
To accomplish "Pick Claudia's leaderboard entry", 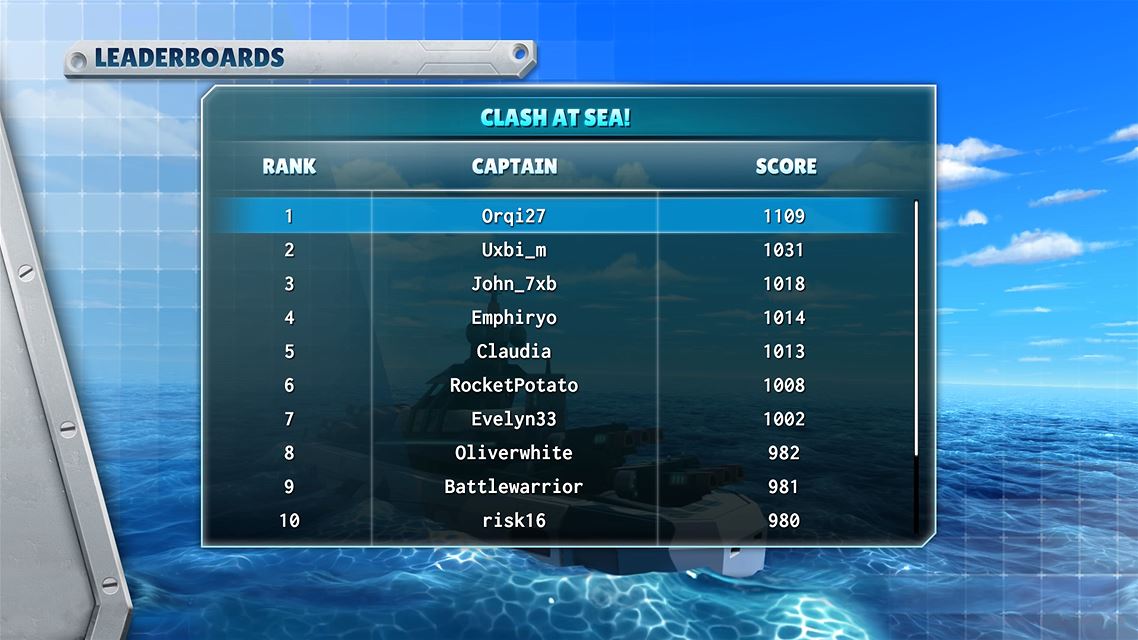I will coord(514,352).
